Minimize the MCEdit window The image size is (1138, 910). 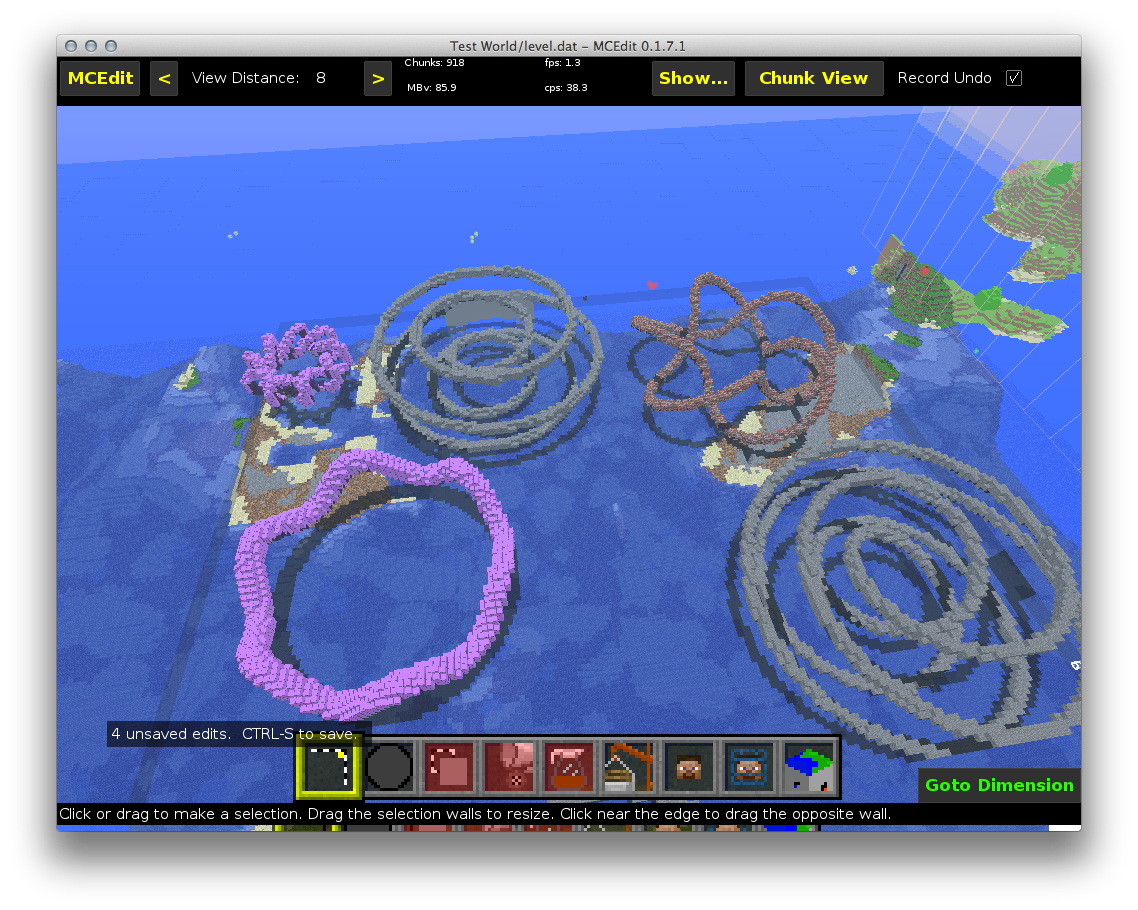[x=91, y=46]
